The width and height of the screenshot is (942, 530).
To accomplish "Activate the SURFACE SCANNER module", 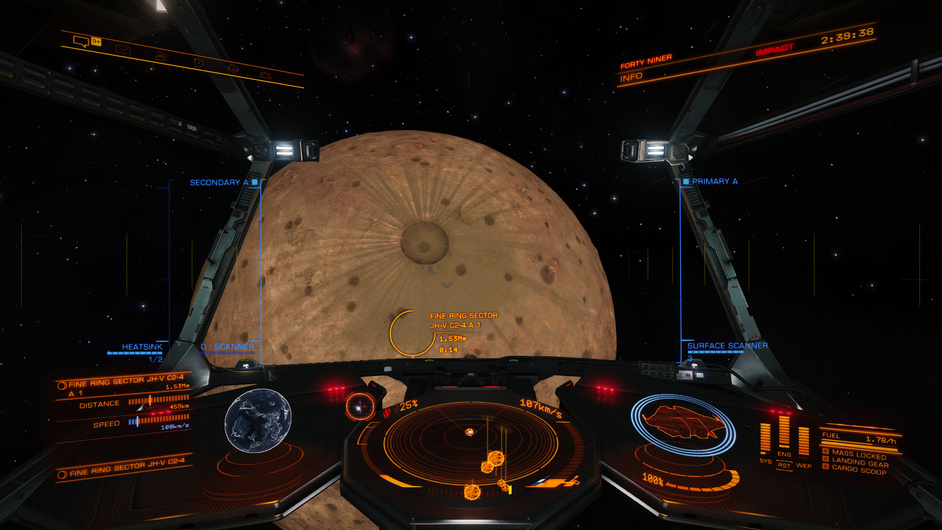I will [x=727, y=346].
